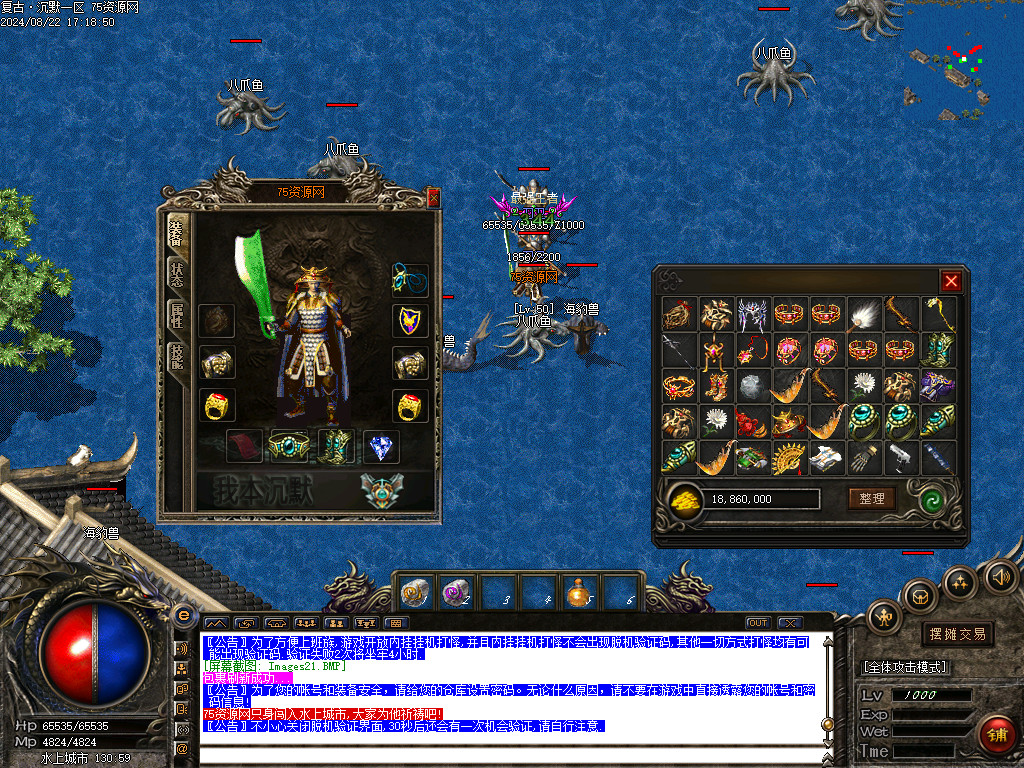Click the equipped blue diamond gem slot
1024x768 pixels.
pos(380,447)
